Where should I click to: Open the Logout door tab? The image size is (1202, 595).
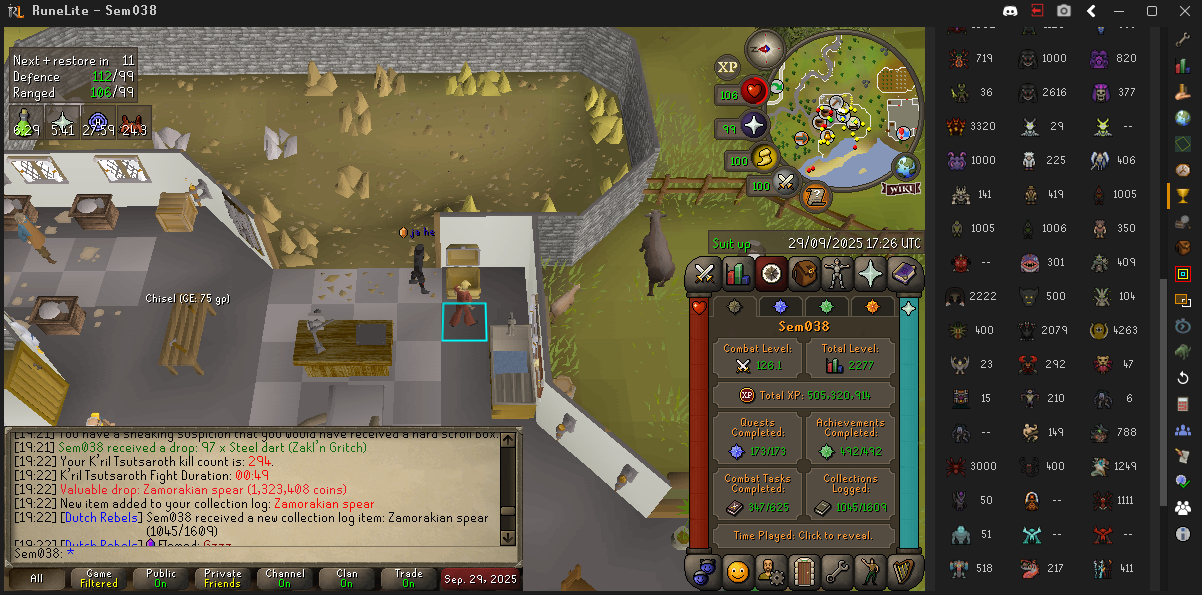(804, 572)
